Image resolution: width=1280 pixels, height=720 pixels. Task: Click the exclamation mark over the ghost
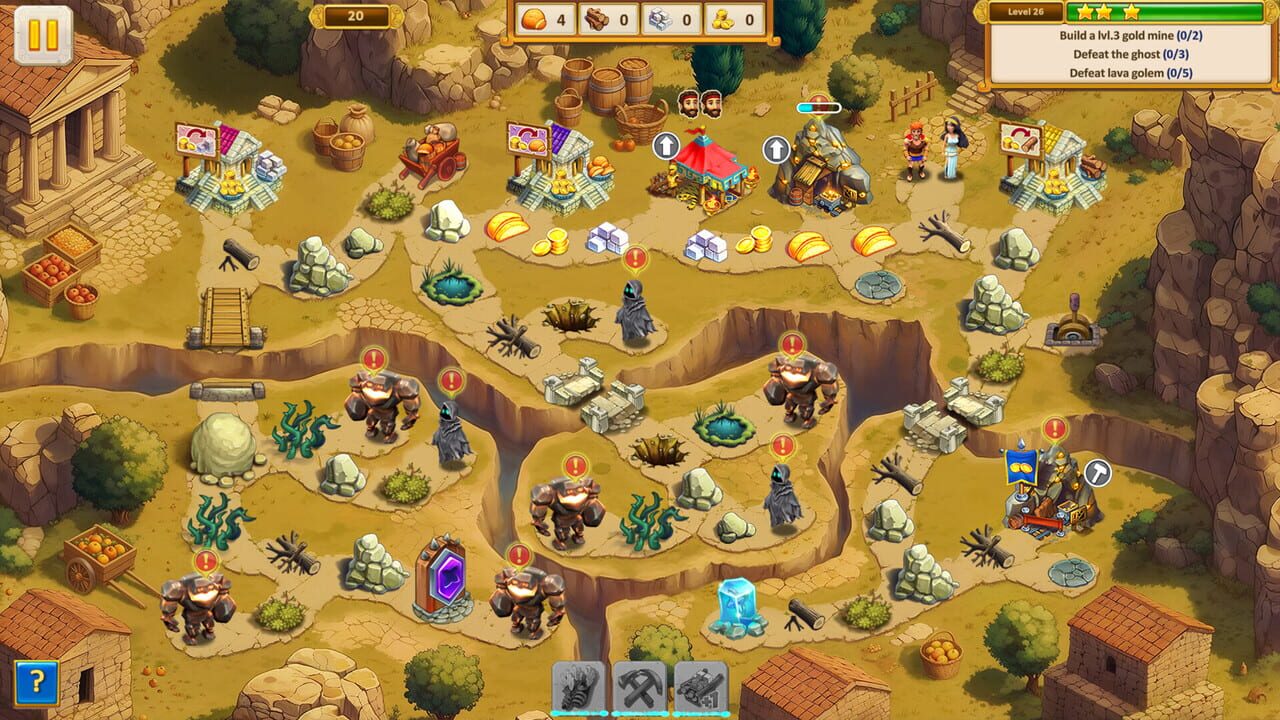click(x=637, y=257)
